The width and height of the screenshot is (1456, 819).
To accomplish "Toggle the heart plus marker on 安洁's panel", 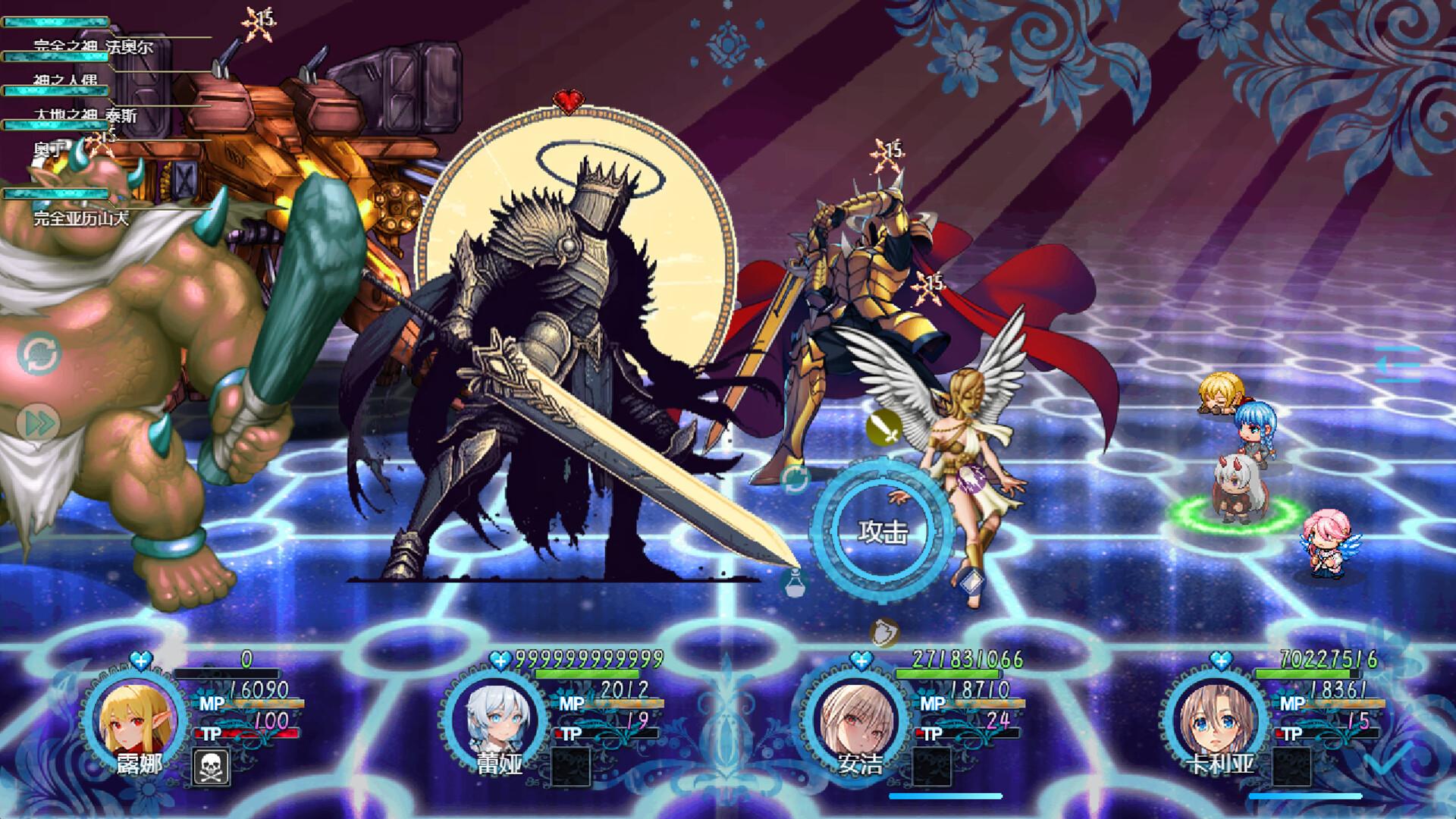I will pos(862,662).
